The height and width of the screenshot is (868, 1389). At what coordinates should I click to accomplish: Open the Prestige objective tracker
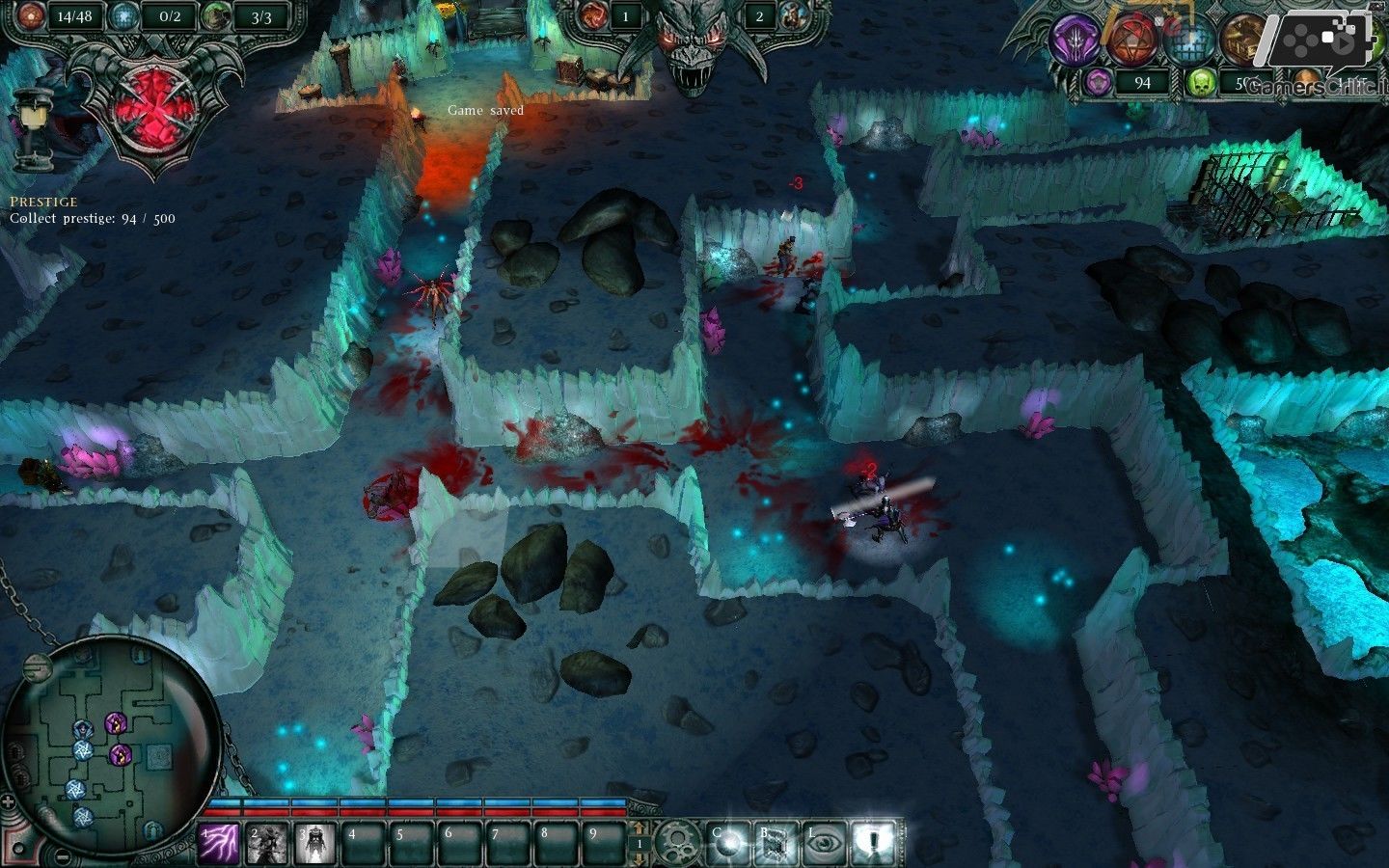(43, 202)
